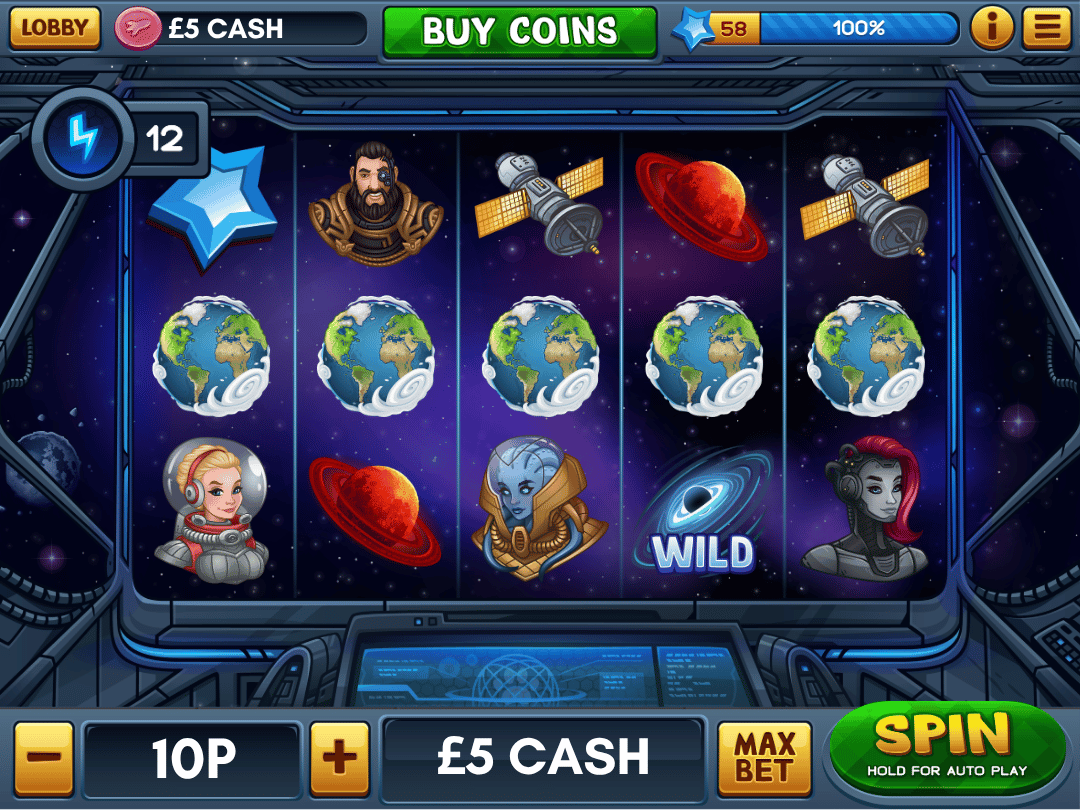Image resolution: width=1080 pixels, height=810 pixels.
Task: Return to the Lobby
Action: [55, 28]
